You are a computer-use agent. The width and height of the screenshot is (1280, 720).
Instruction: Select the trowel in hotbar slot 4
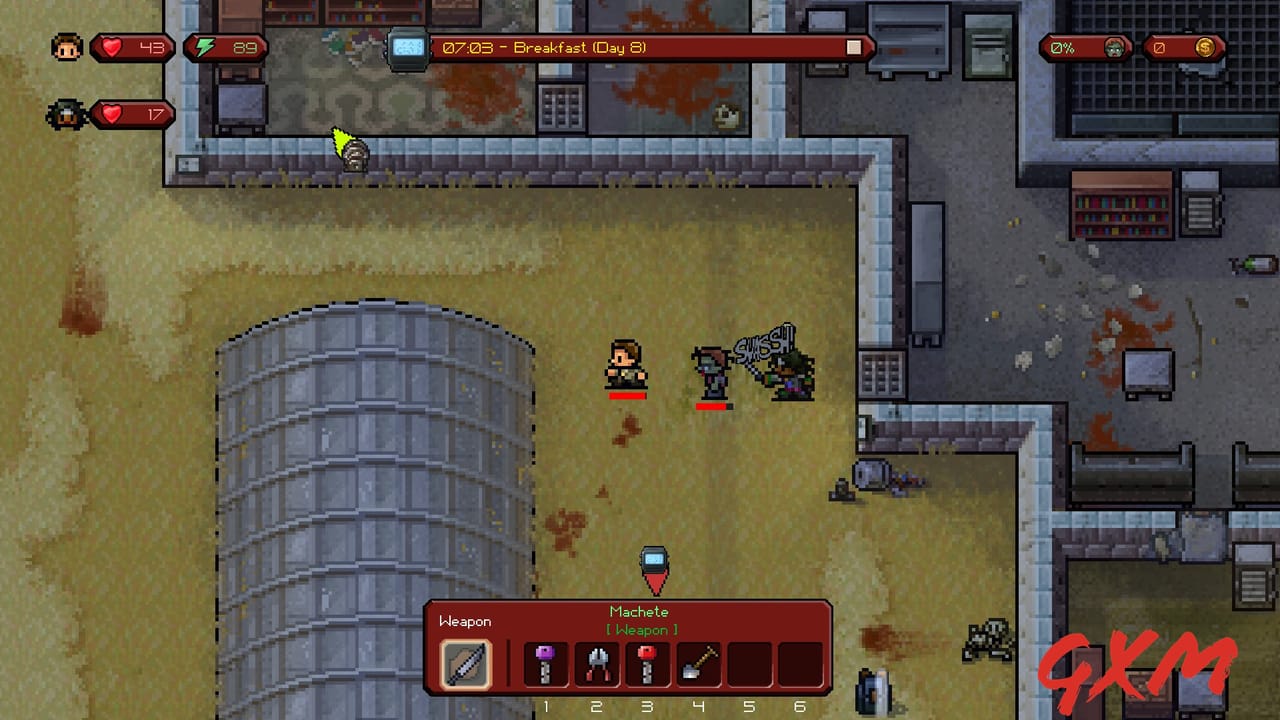(x=698, y=663)
